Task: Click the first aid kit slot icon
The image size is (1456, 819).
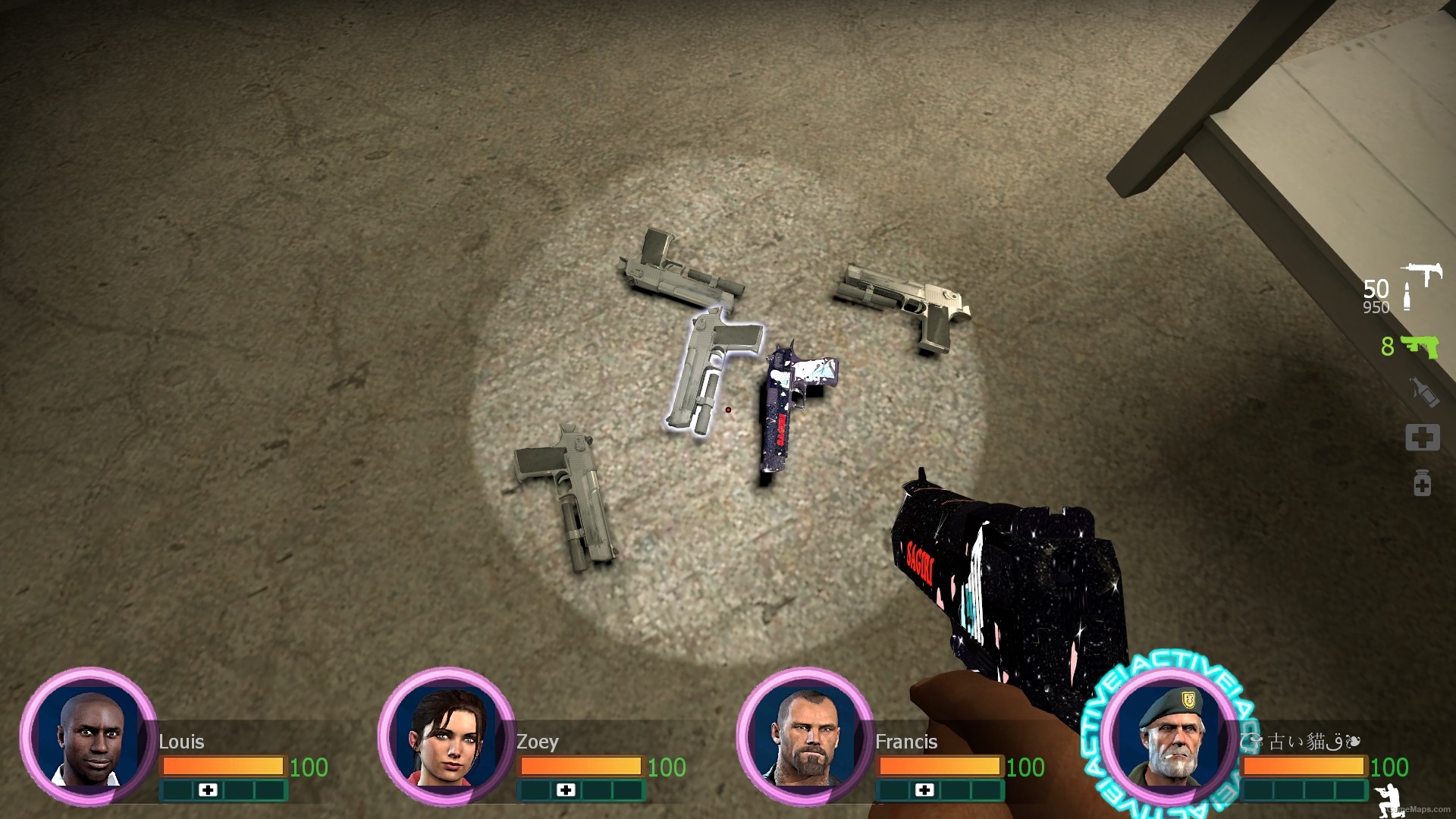Action: pos(1424,437)
